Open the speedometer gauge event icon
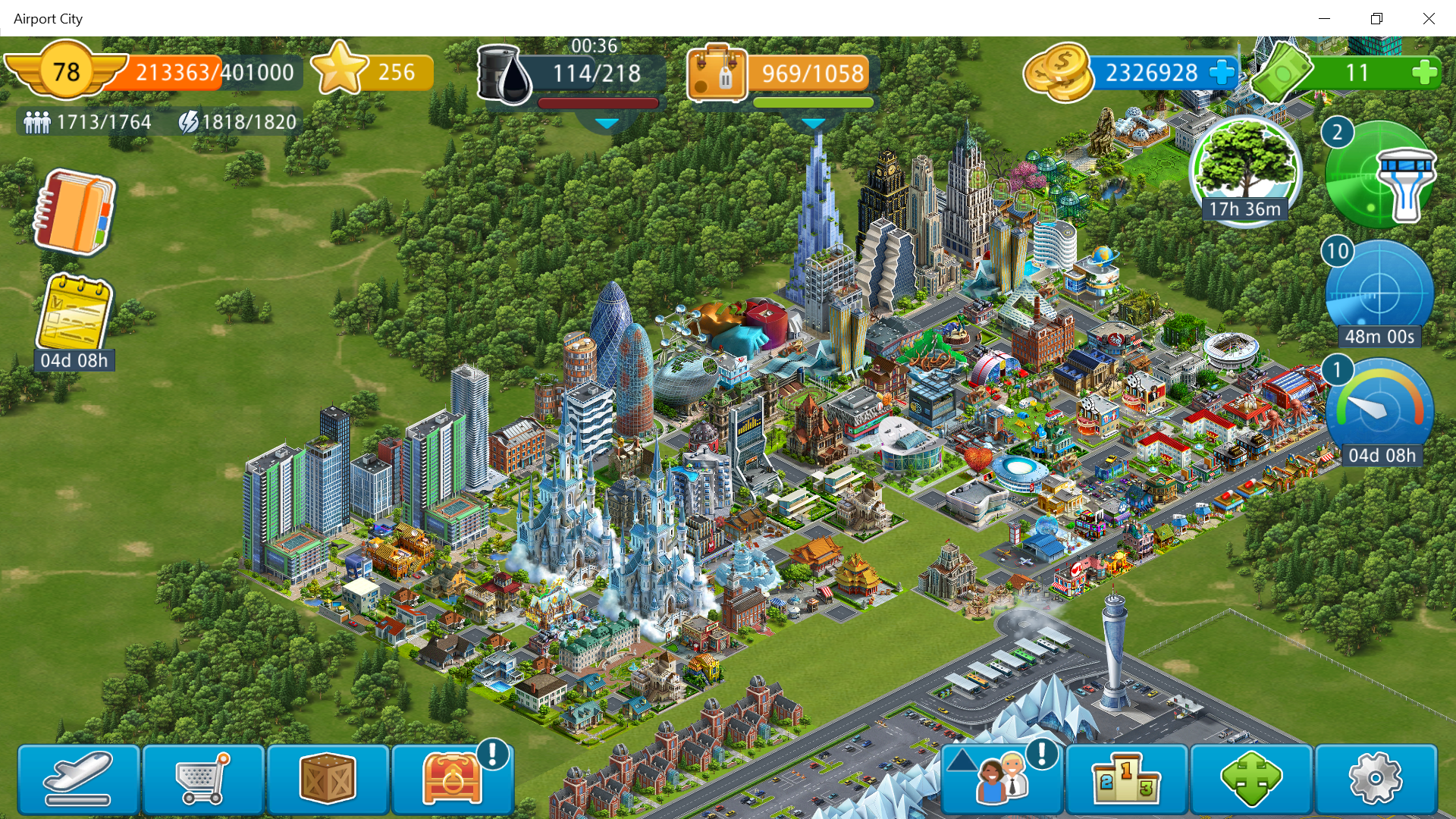Screen dimensions: 1456x819 click(1379, 409)
